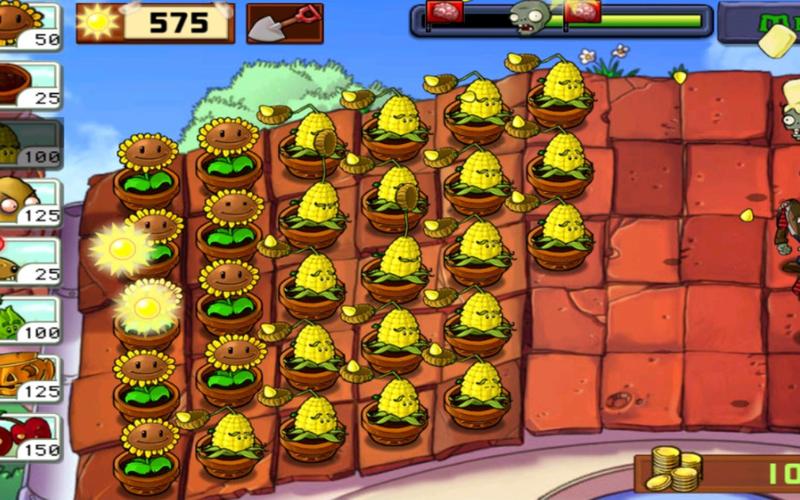Grab the shovel tool
Screen dimensions: 800x500
coord(285,23)
